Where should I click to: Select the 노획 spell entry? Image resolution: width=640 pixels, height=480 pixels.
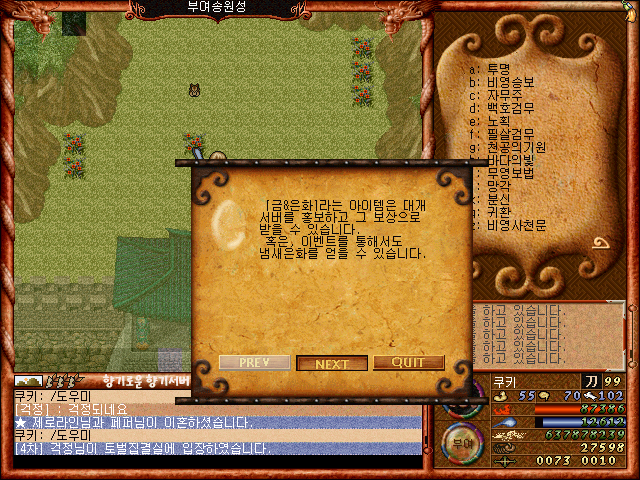pos(497,121)
